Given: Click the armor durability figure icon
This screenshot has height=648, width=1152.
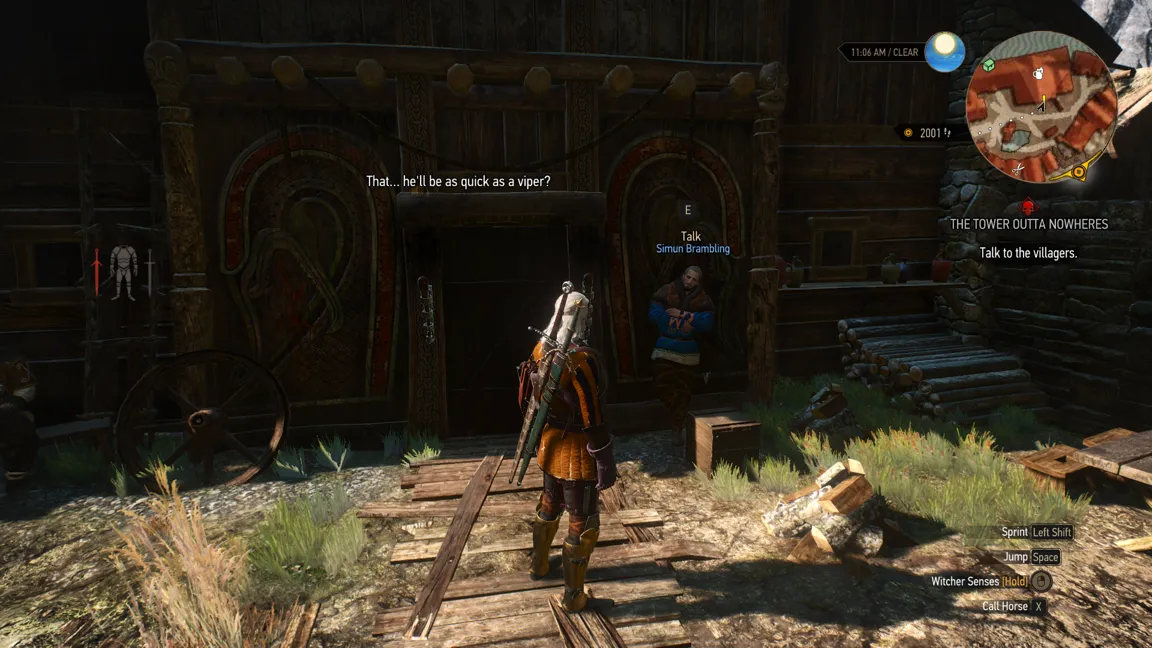Looking at the screenshot, I should point(123,271).
